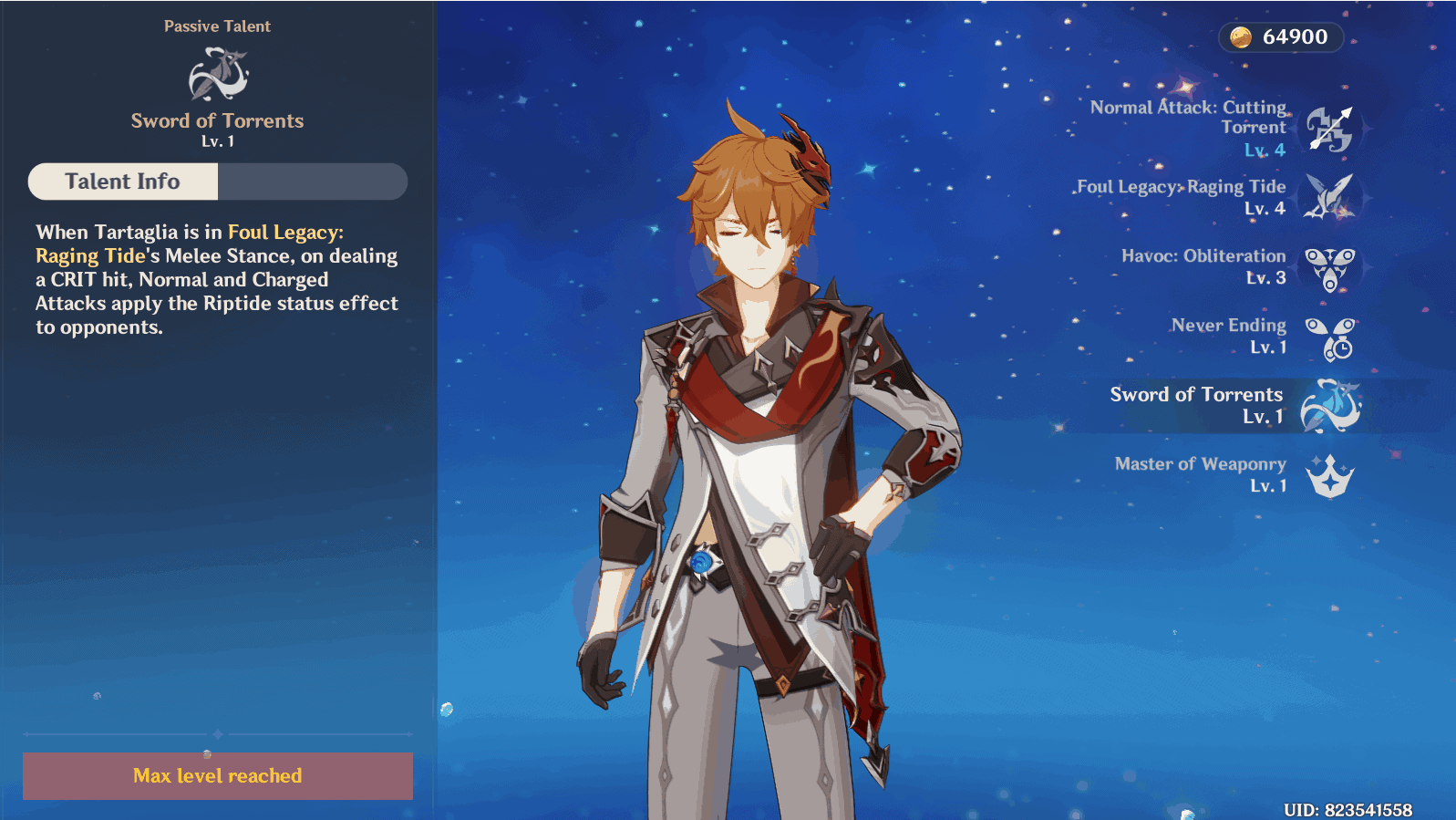Choose the Havoc: Obliteration talent
1456x820 pixels.
1329,267
